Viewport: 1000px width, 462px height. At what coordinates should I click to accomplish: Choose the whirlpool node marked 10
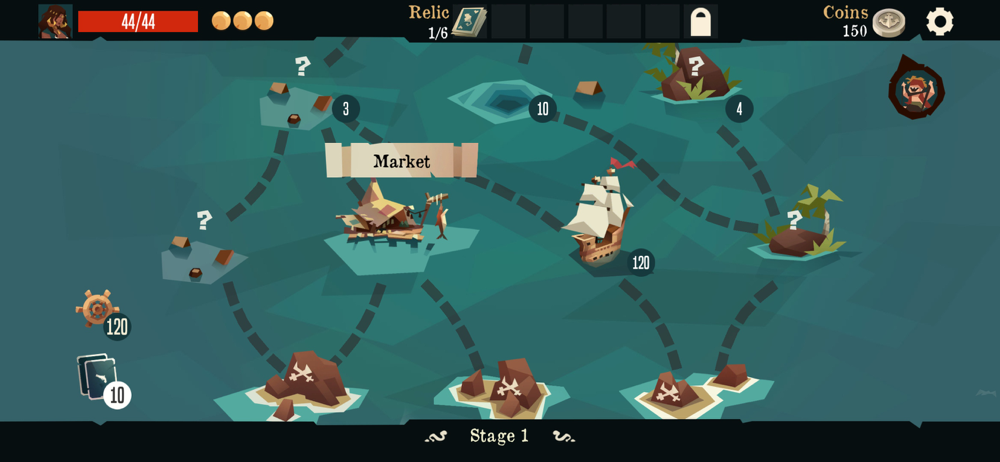pos(503,101)
